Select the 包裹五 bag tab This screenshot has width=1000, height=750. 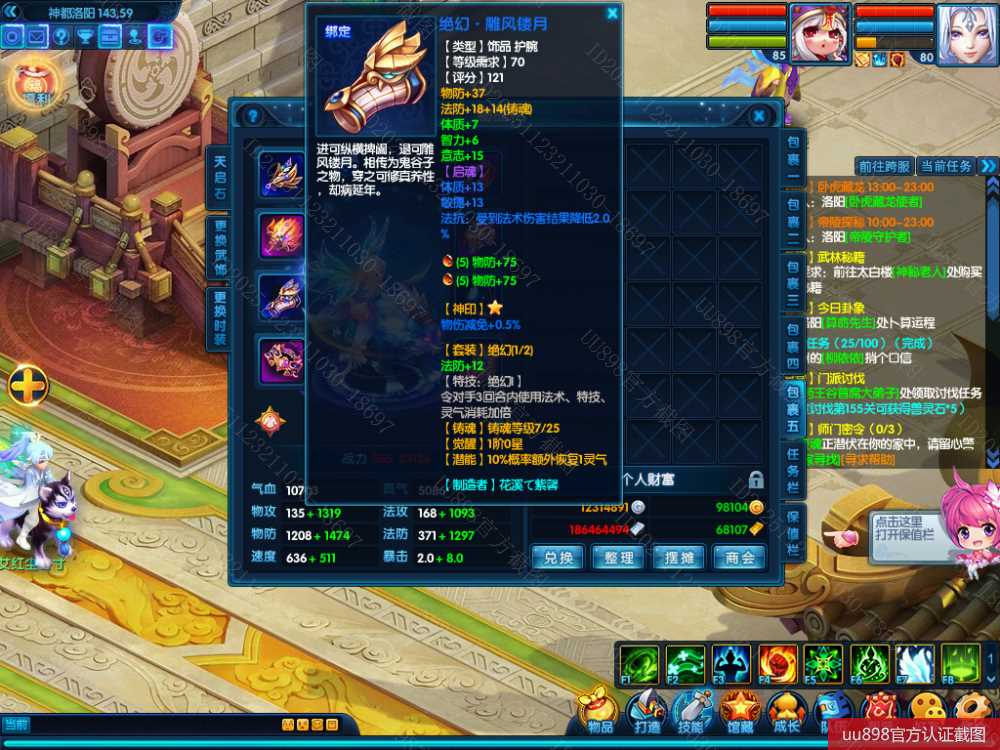click(x=792, y=409)
